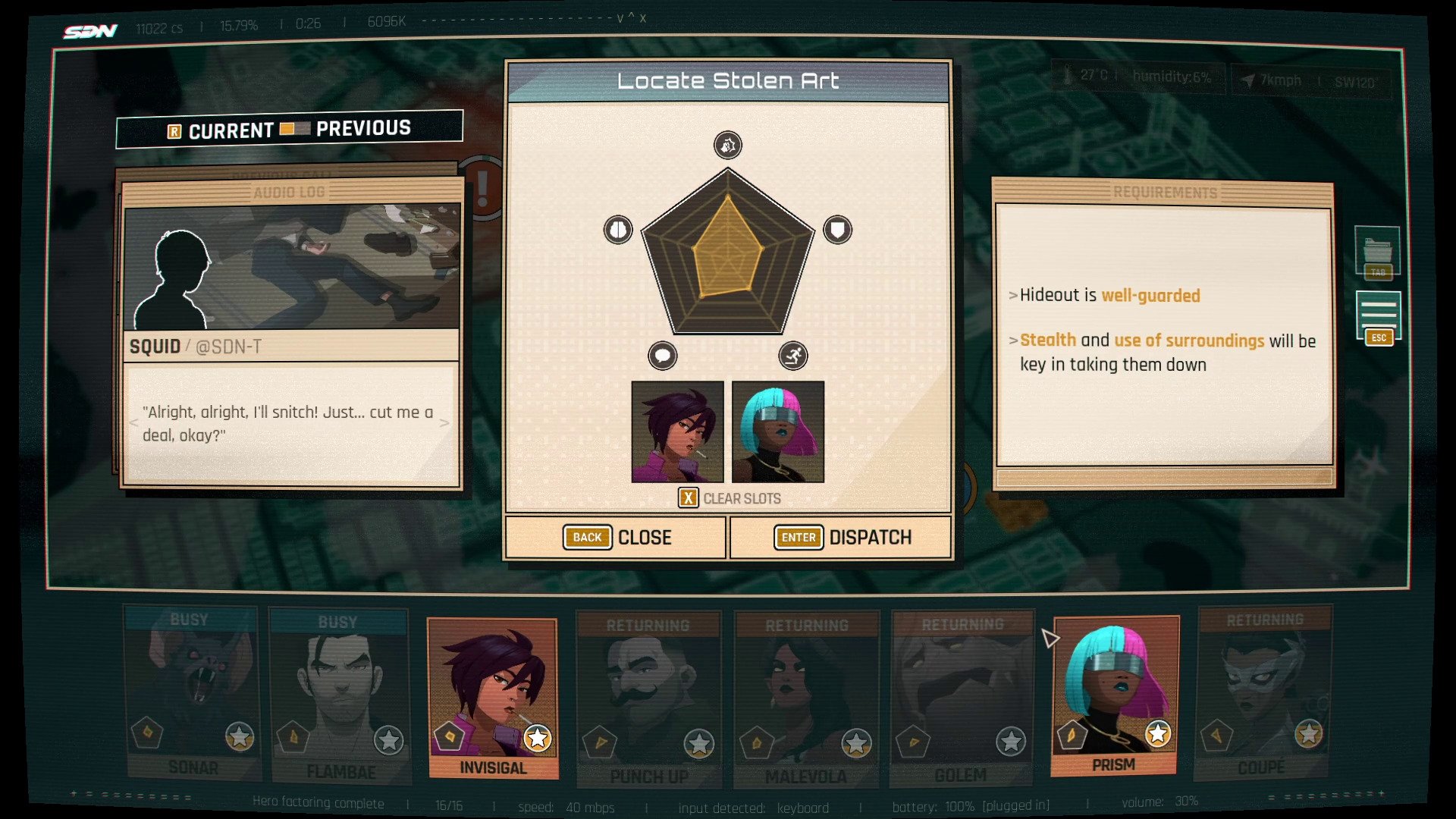Select the Sonar hero card

click(193, 694)
